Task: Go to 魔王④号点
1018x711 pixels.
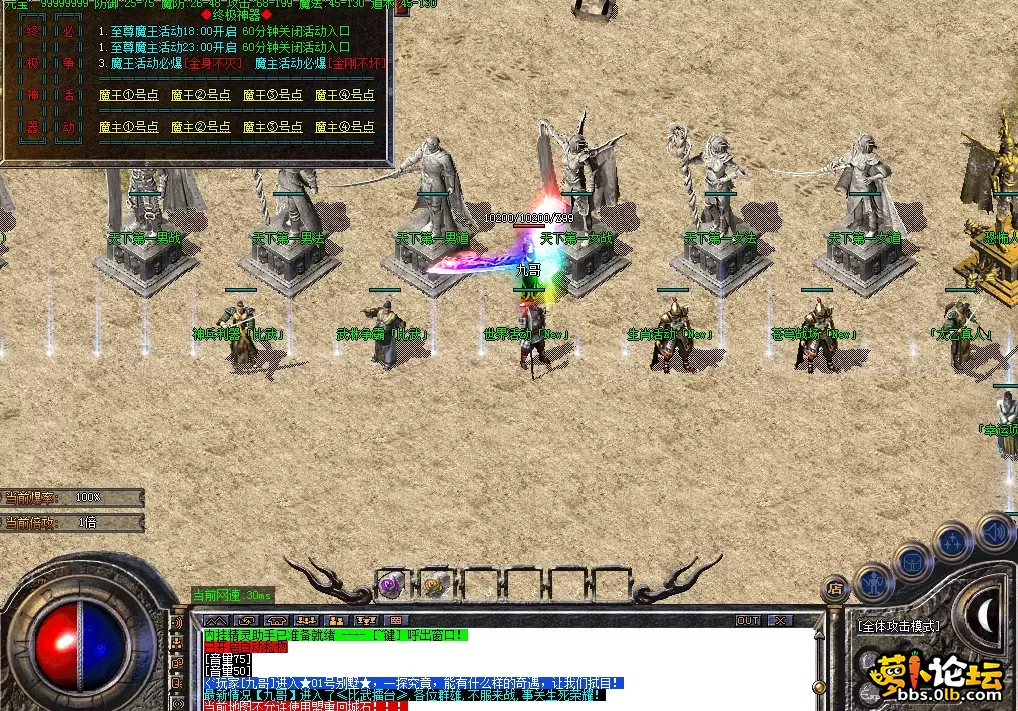Action: (x=345, y=95)
